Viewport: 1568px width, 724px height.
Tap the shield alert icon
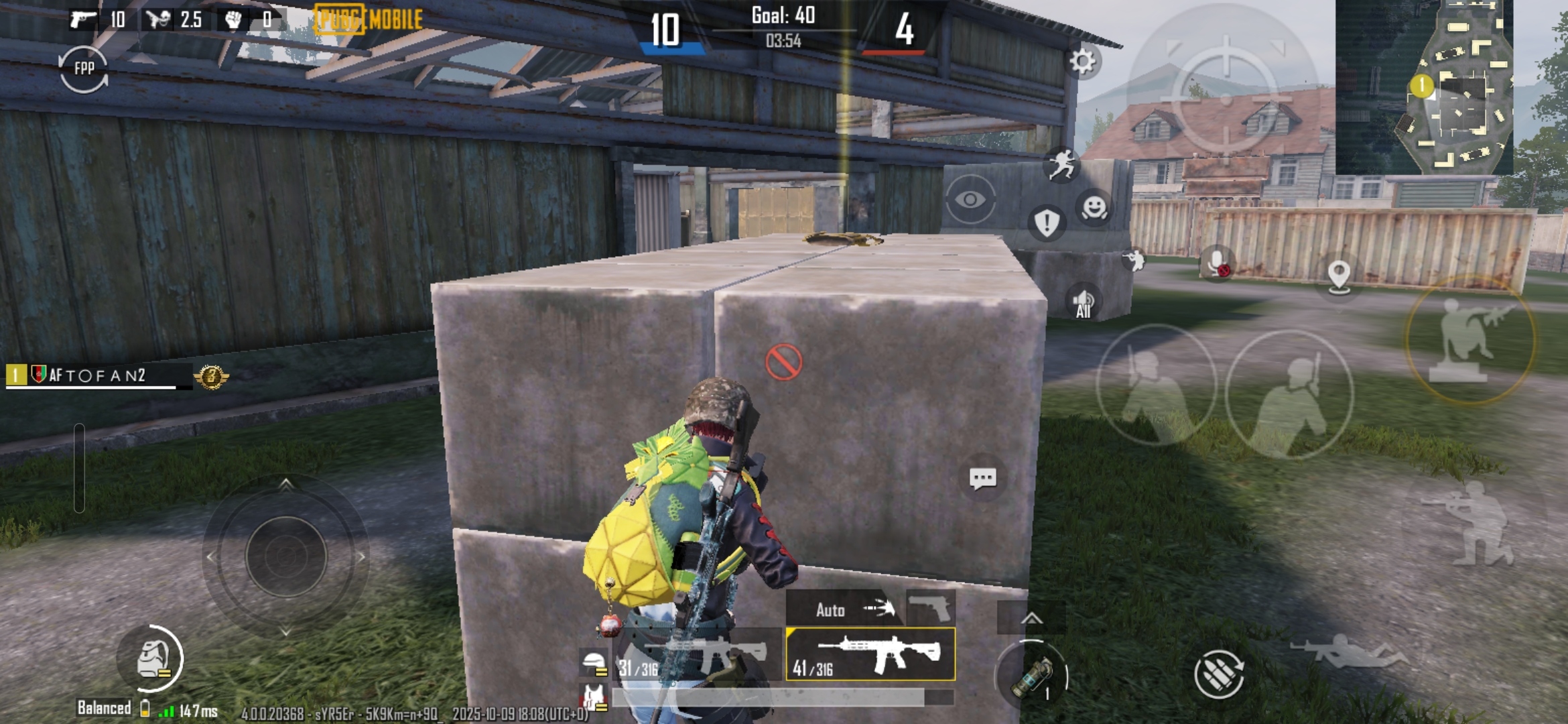[x=1046, y=223]
